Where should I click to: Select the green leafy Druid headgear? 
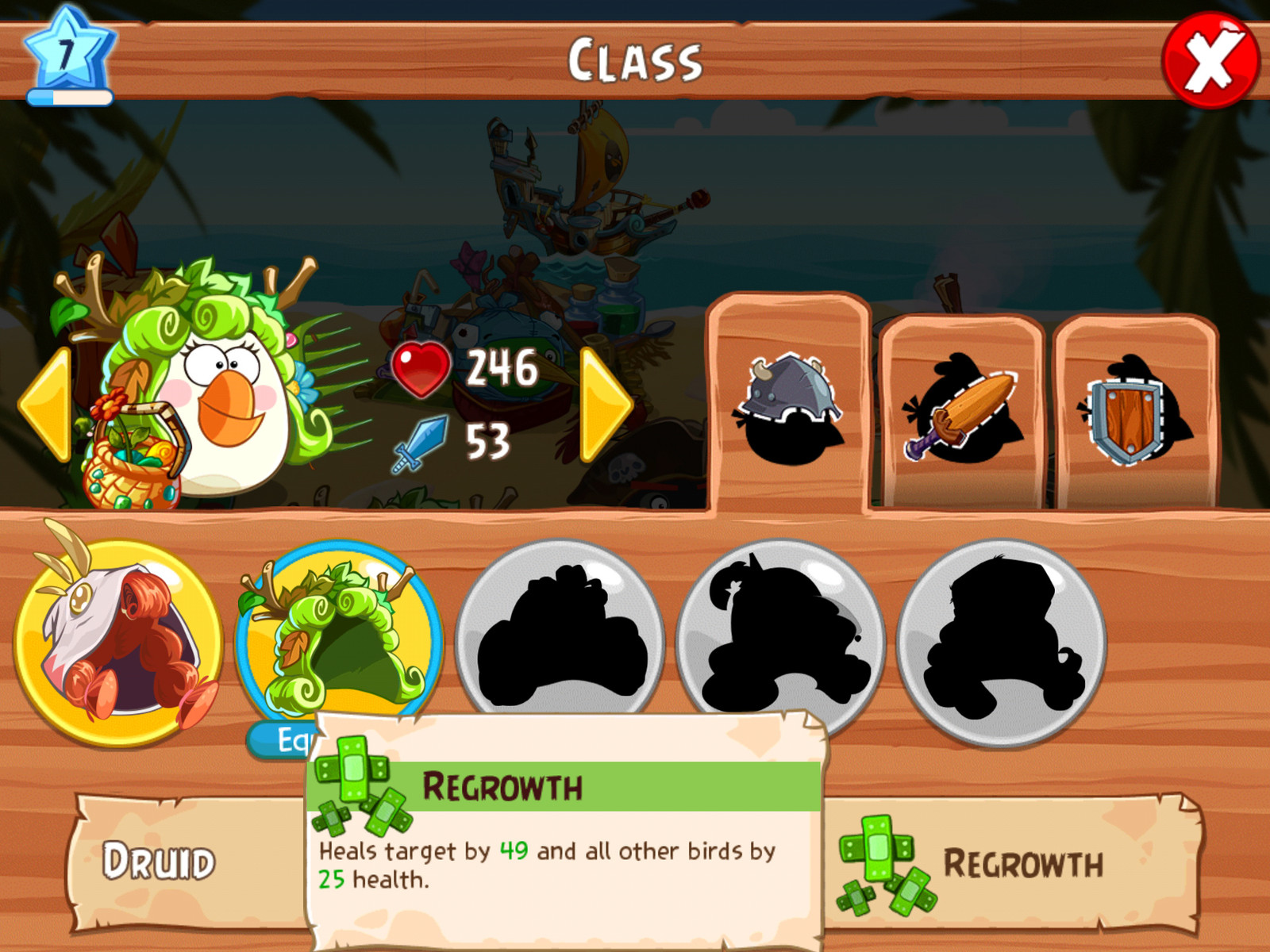pos(340,639)
